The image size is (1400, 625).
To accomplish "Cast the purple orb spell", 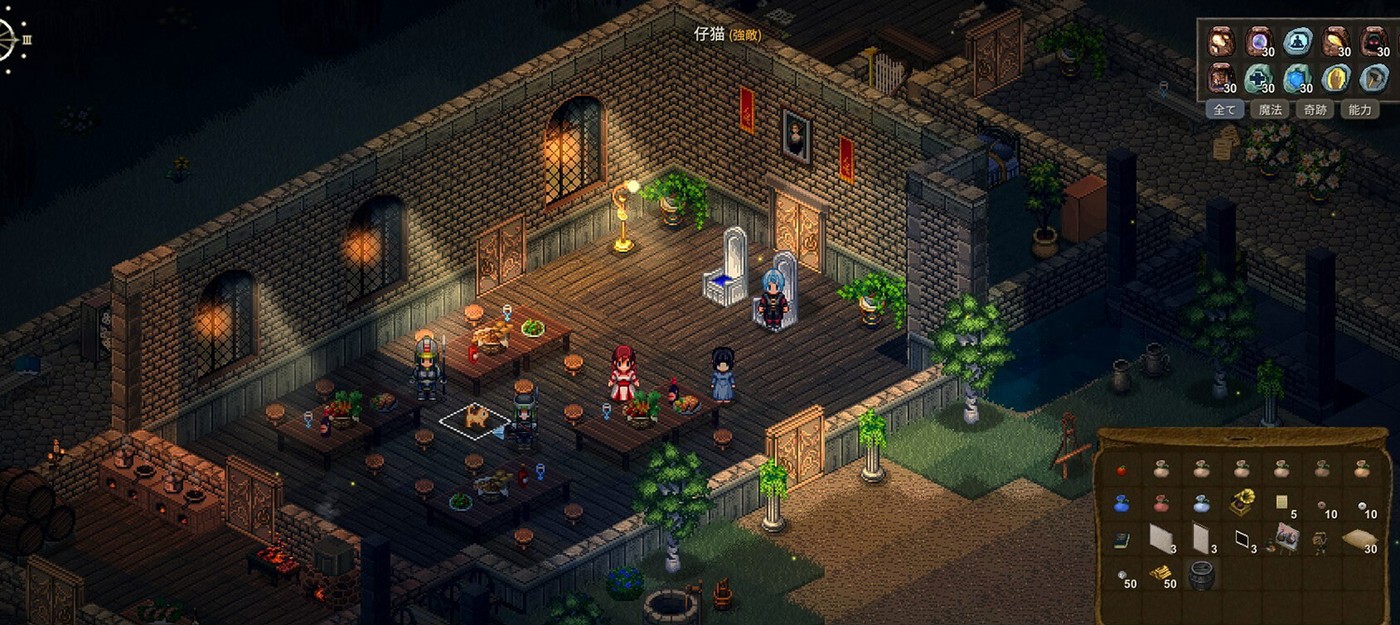I will [x=1258, y=41].
